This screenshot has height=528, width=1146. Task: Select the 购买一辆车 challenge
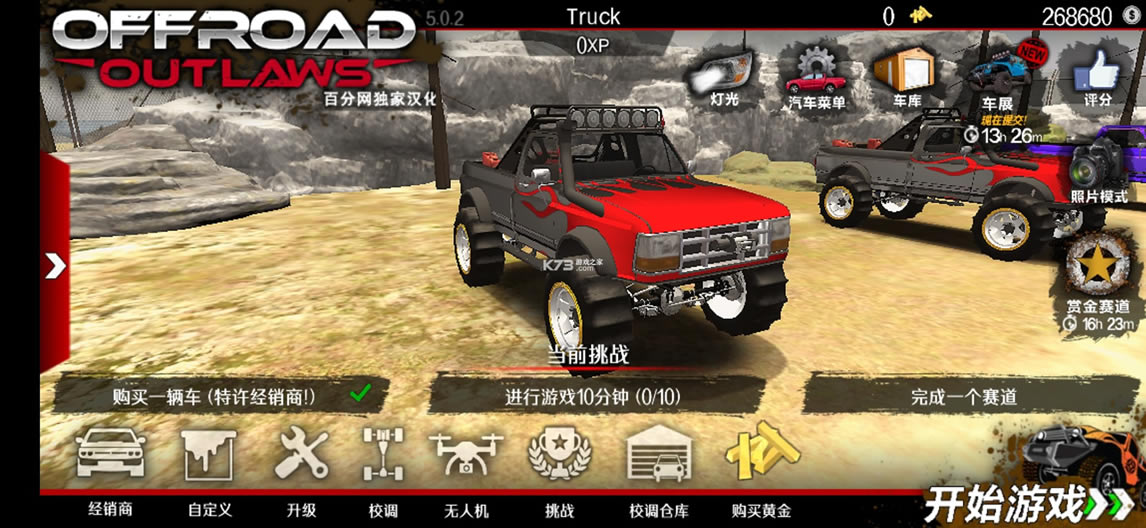(215, 396)
